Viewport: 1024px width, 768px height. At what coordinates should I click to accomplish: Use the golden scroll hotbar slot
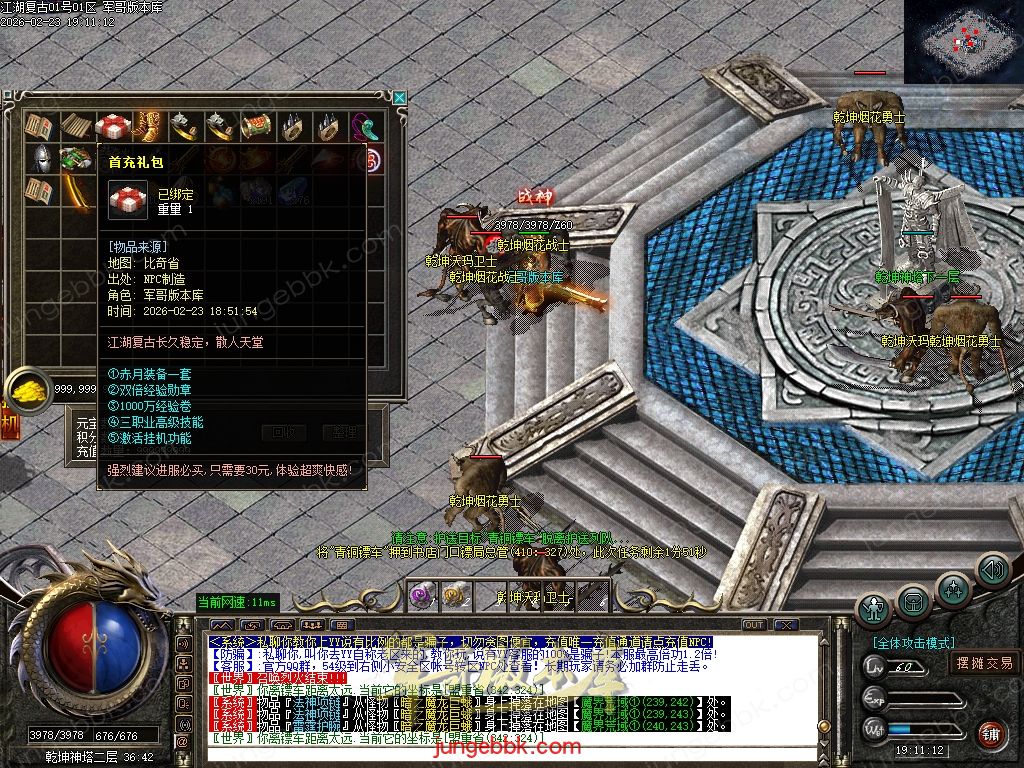click(x=456, y=594)
